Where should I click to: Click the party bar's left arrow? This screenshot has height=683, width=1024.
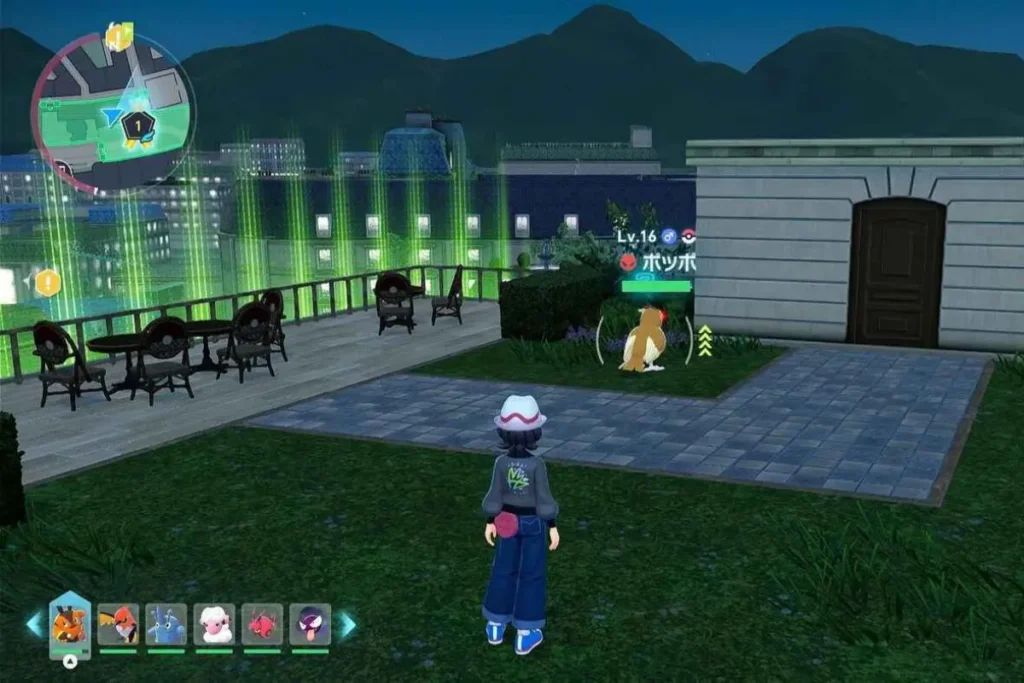coord(35,625)
